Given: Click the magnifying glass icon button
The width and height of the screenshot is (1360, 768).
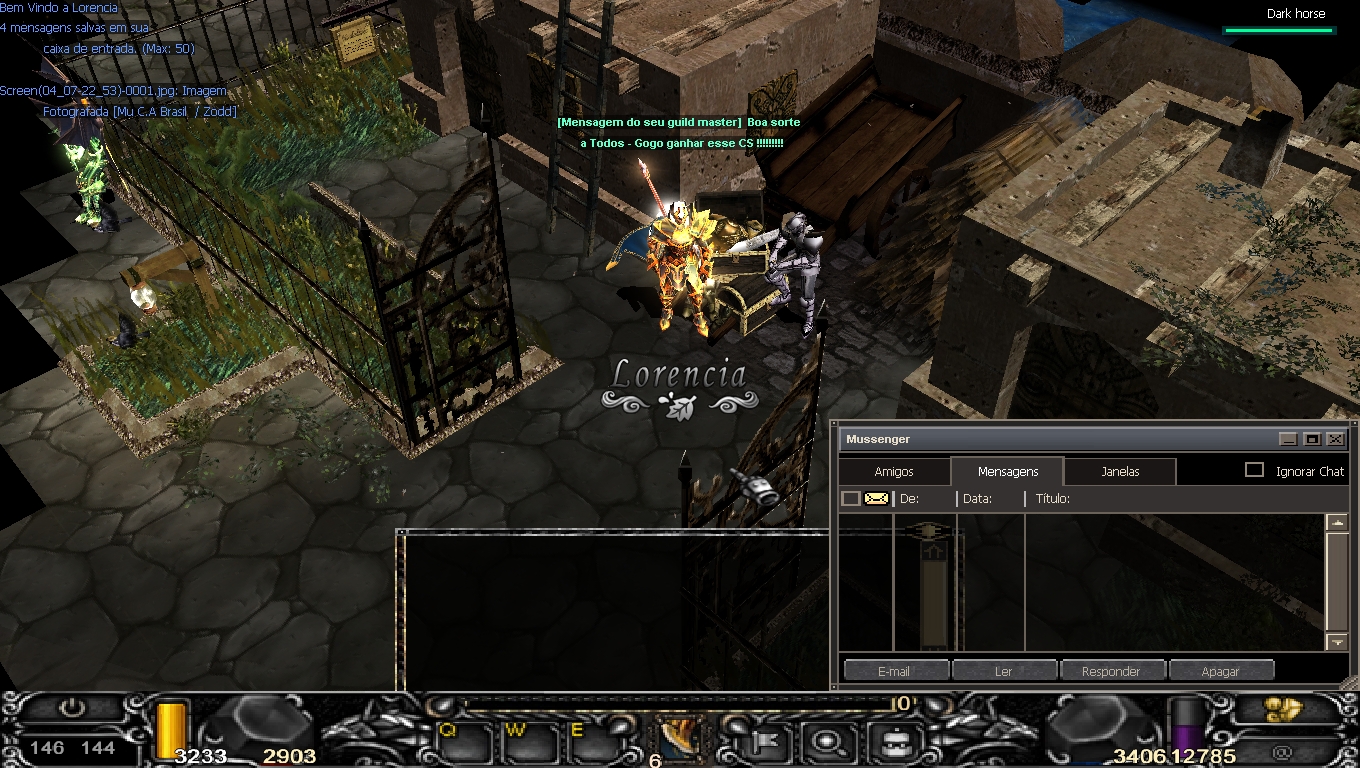Looking at the screenshot, I should 828,742.
